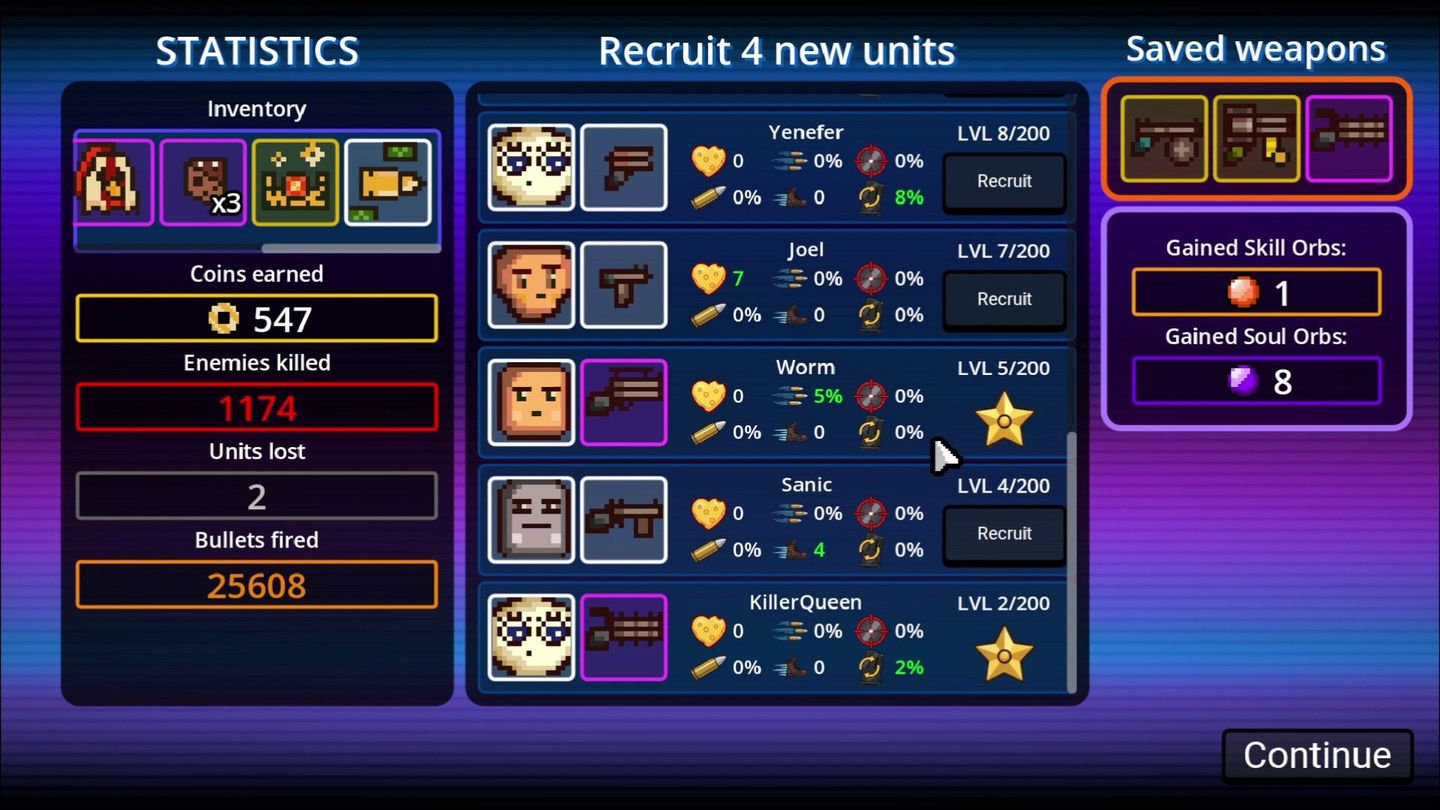The image size is (1440, 810).
Task: Click the Inventory horizontal scrollbar
Action: coord(350,247)
